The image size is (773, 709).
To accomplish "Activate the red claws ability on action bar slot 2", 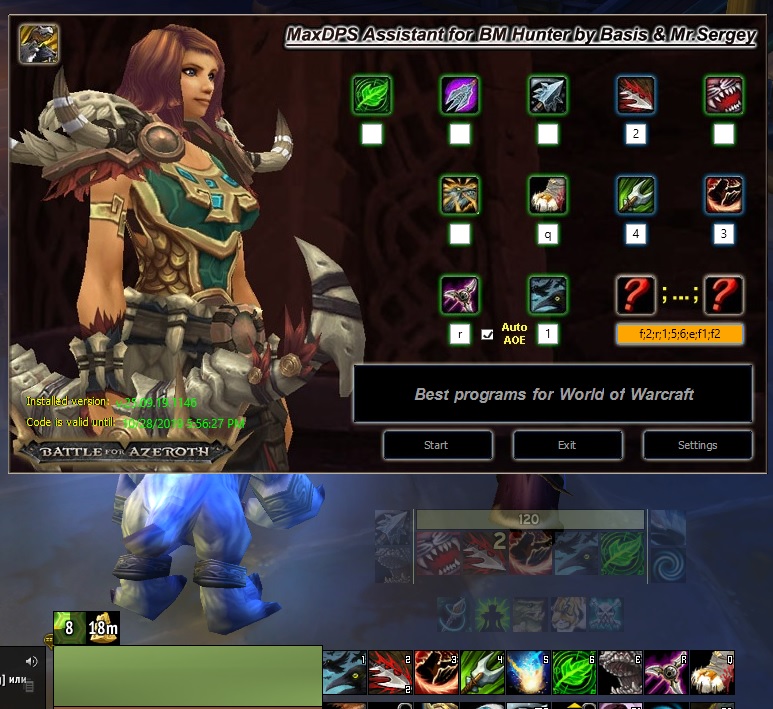I will click(389, 672).
